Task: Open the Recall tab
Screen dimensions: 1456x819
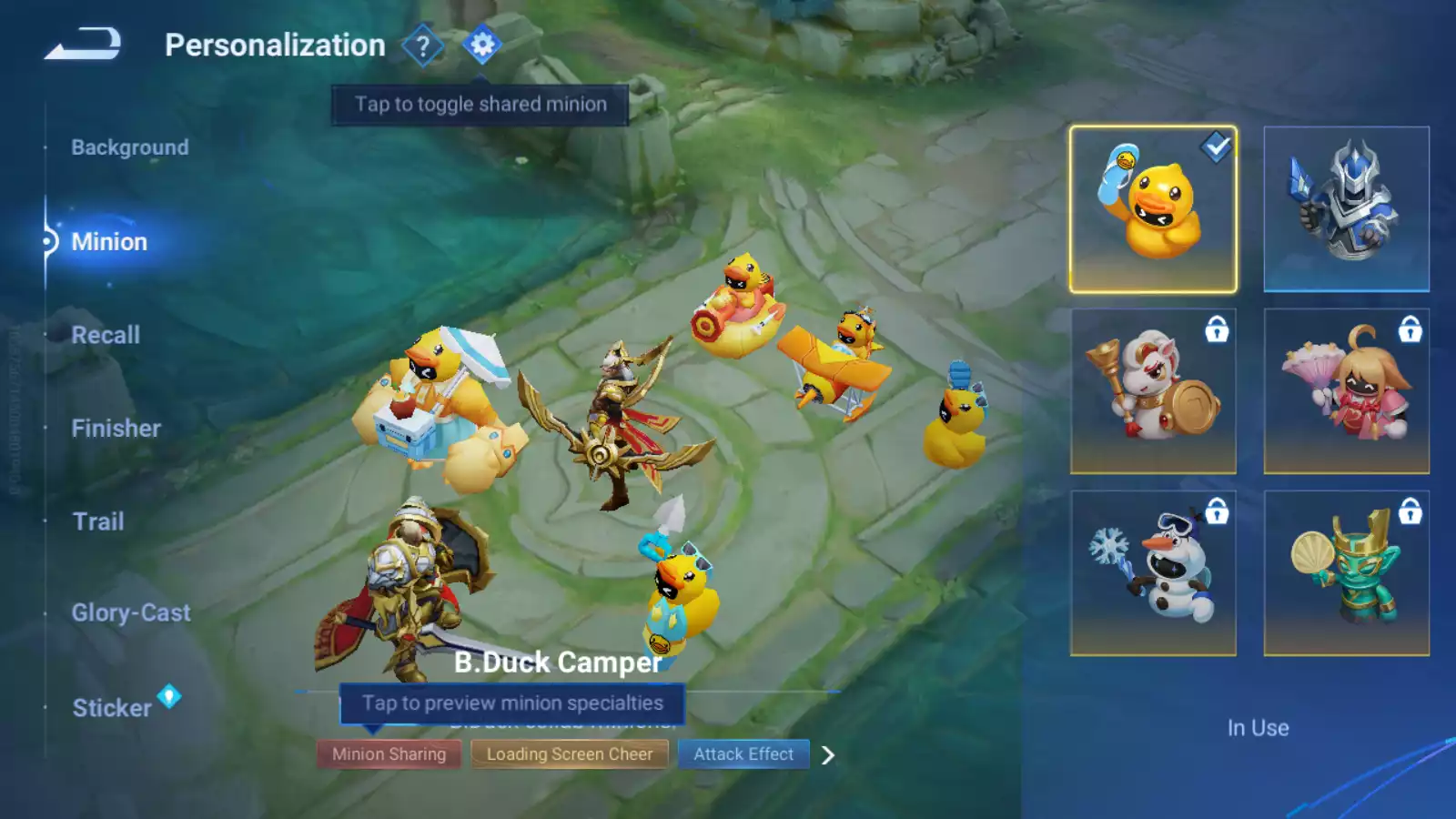Action: coord(106,335)
